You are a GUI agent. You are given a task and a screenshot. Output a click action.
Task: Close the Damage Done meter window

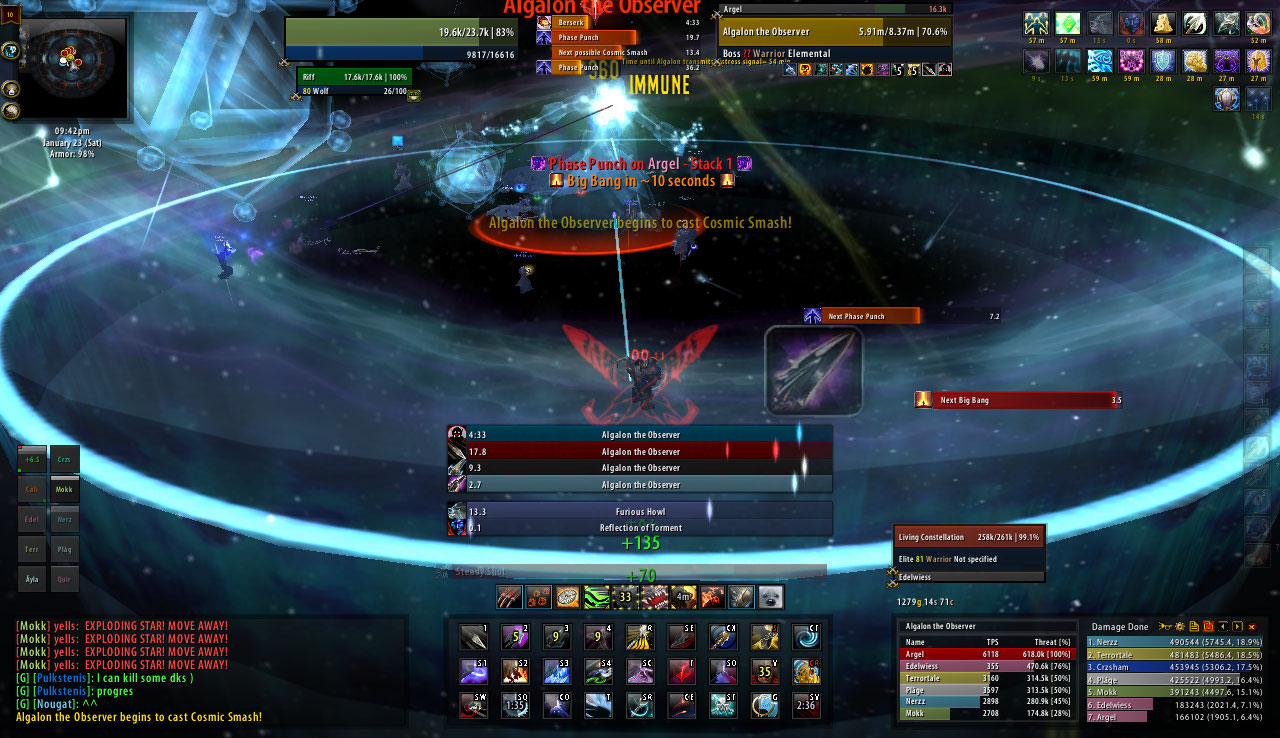click(1251, 627)
